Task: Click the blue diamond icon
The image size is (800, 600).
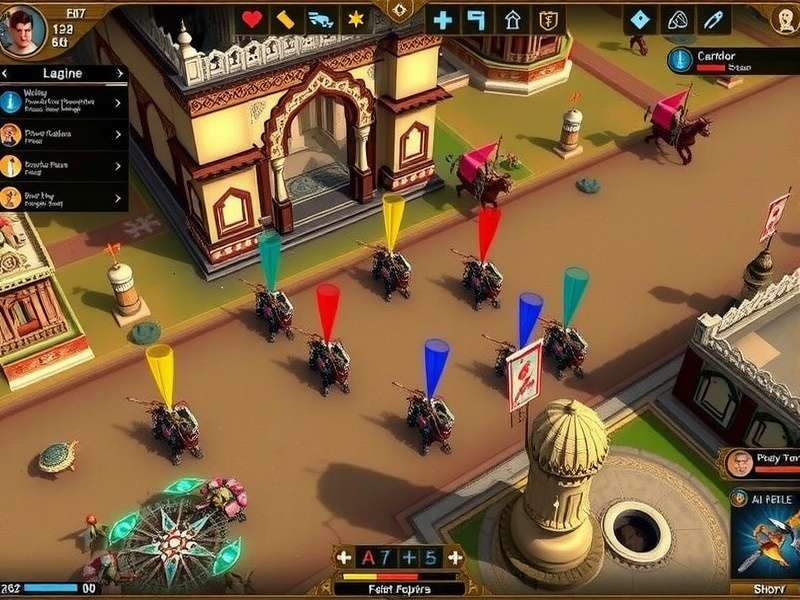Action: pos(640,19)
